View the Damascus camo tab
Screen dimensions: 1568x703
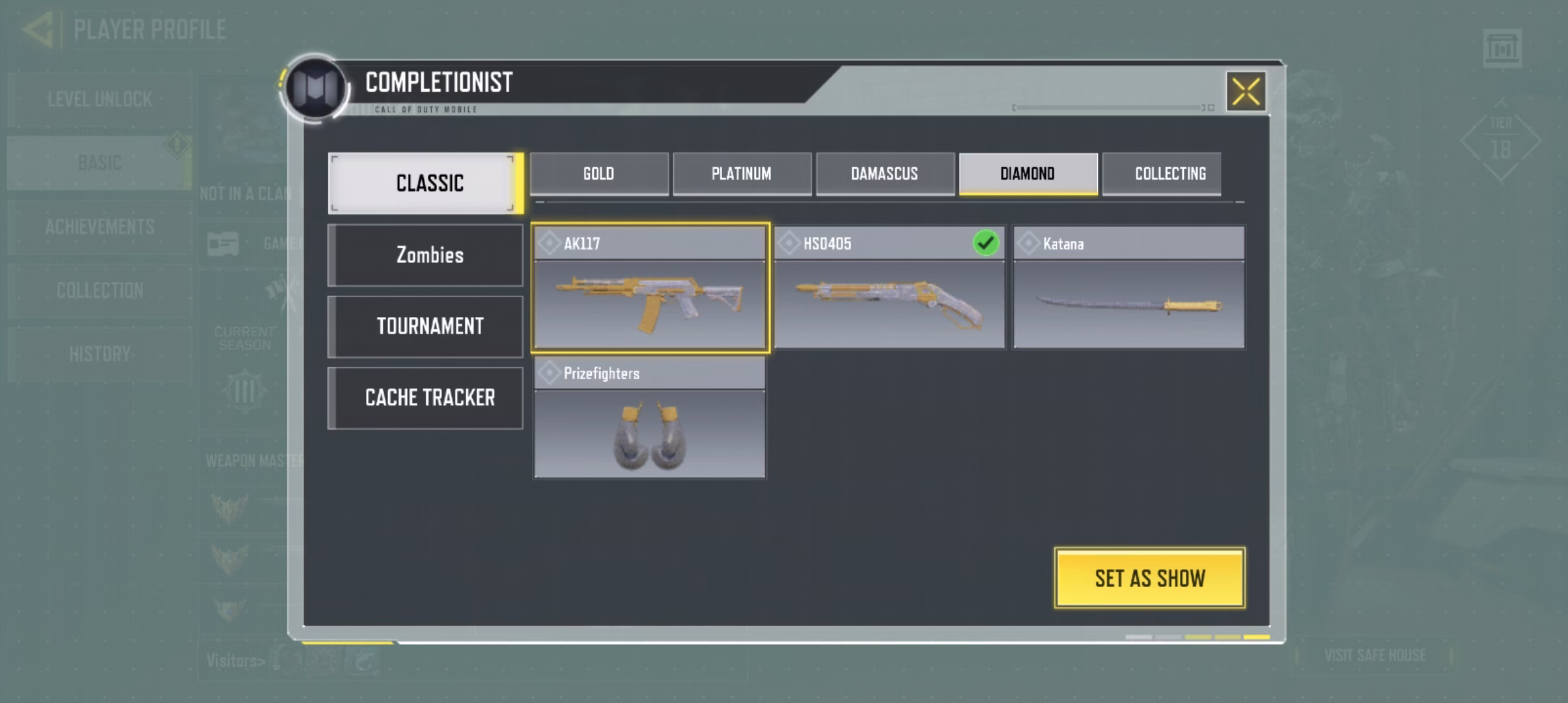click(x=884, y=174)
